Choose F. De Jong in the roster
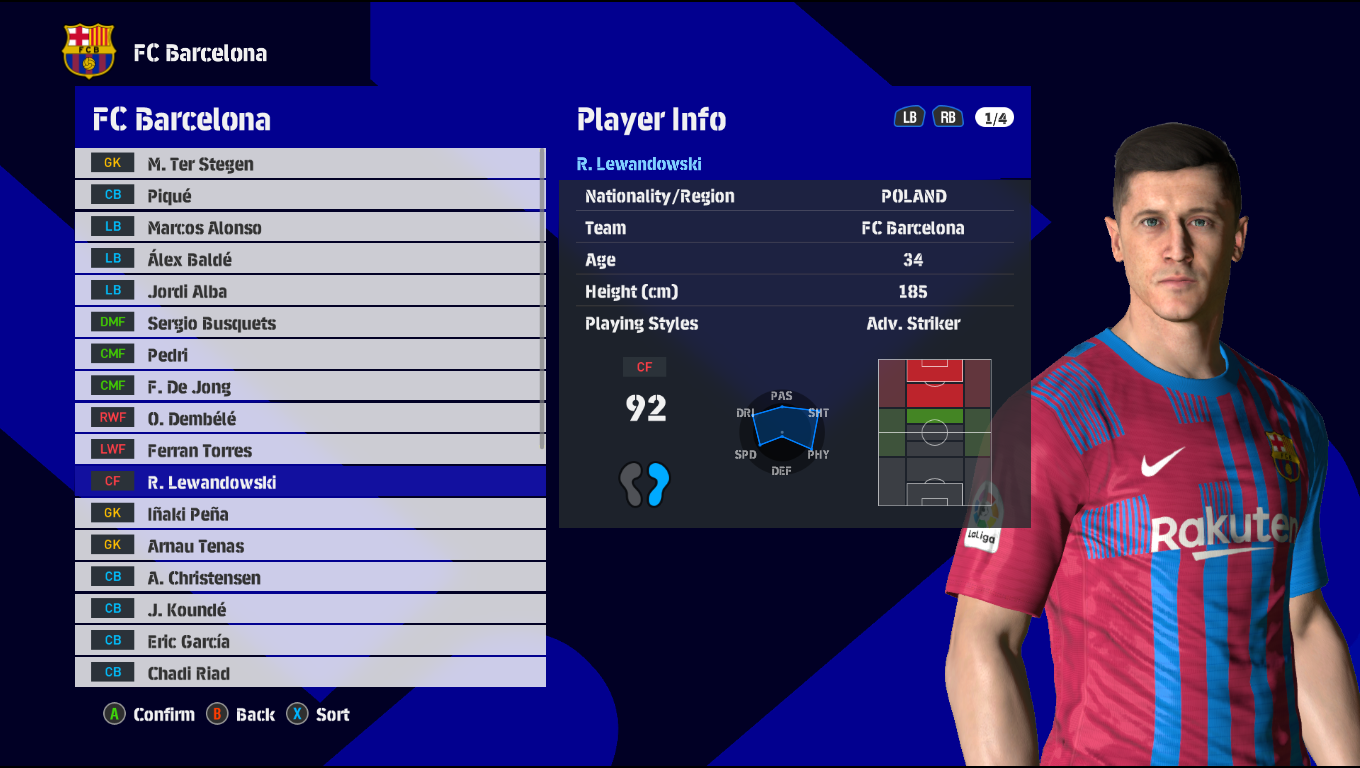Viewport: 1360px width, 768px height. (x=308, y=387)
